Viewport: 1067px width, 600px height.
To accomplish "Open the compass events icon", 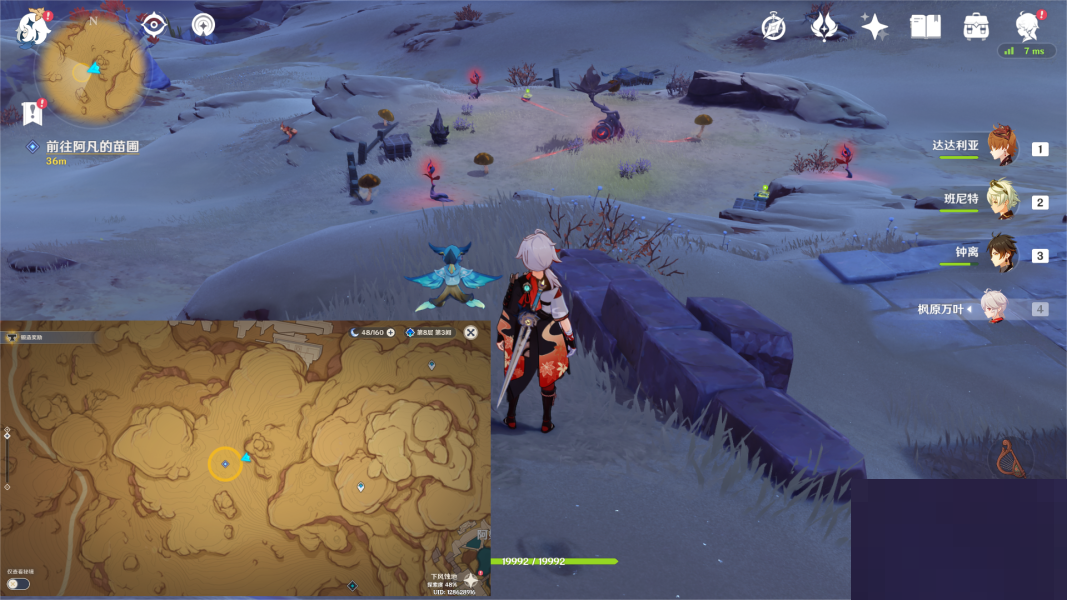I will coord(773,27).
